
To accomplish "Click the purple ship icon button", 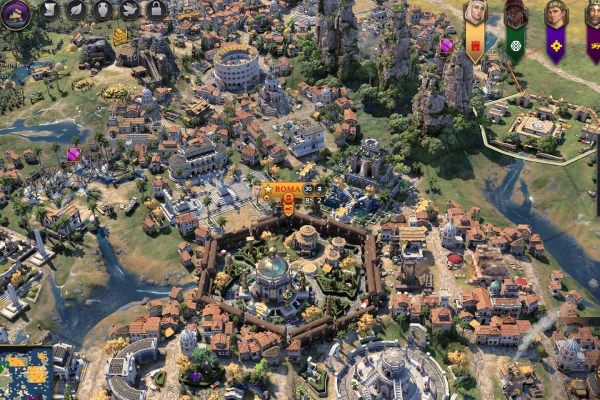I will pos(15,13).
